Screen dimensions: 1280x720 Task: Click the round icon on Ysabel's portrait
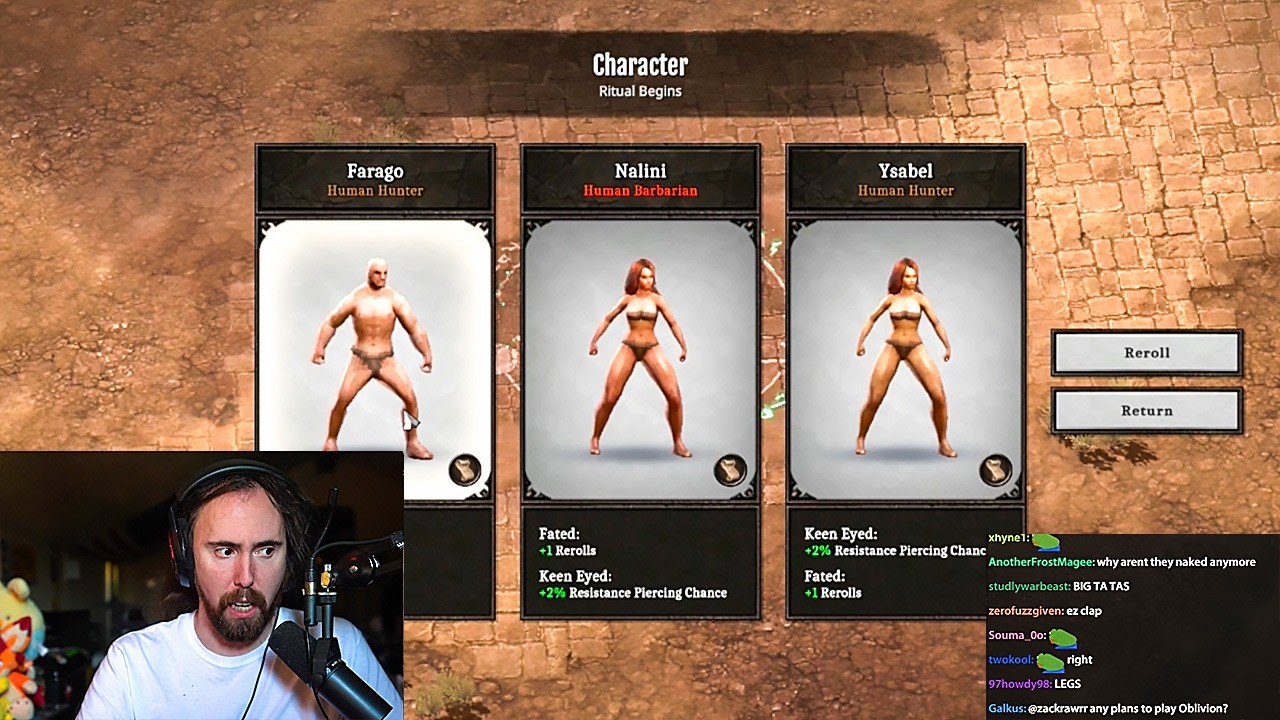click(x=996, y=470)
